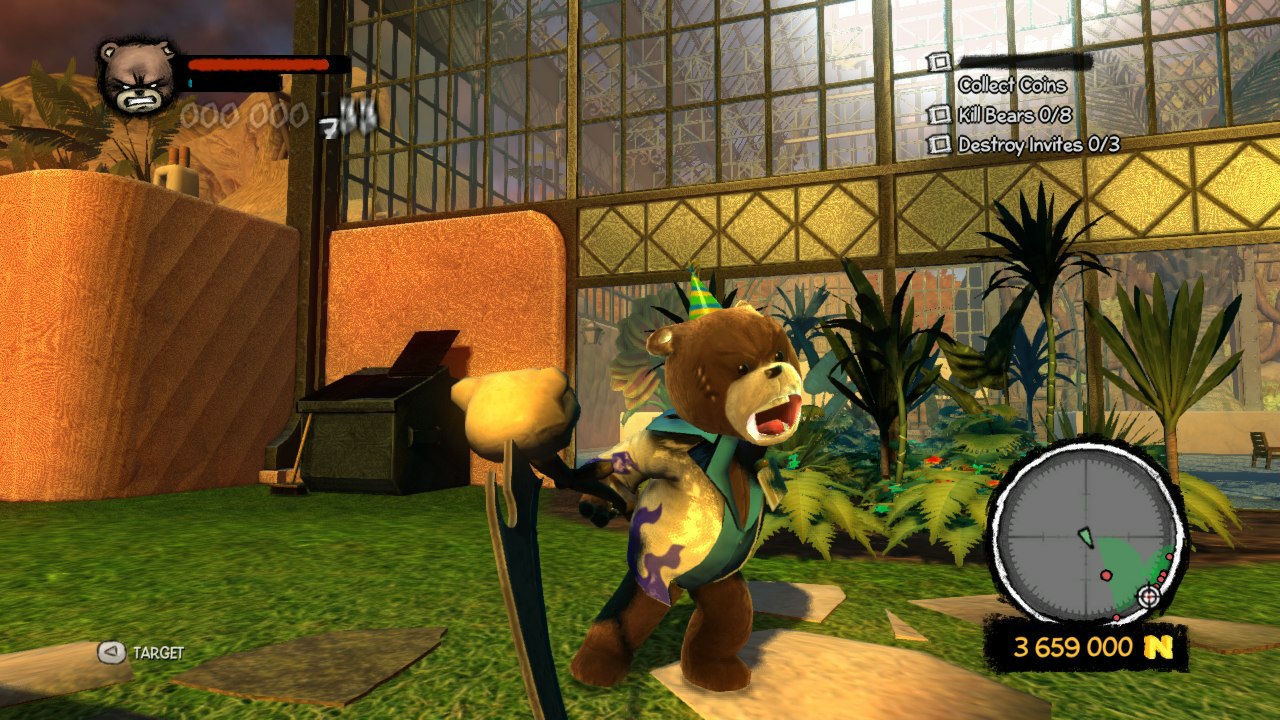Click the angry bear portrait icon
This screenshot has height=720, width=1280.
[139, 78]
